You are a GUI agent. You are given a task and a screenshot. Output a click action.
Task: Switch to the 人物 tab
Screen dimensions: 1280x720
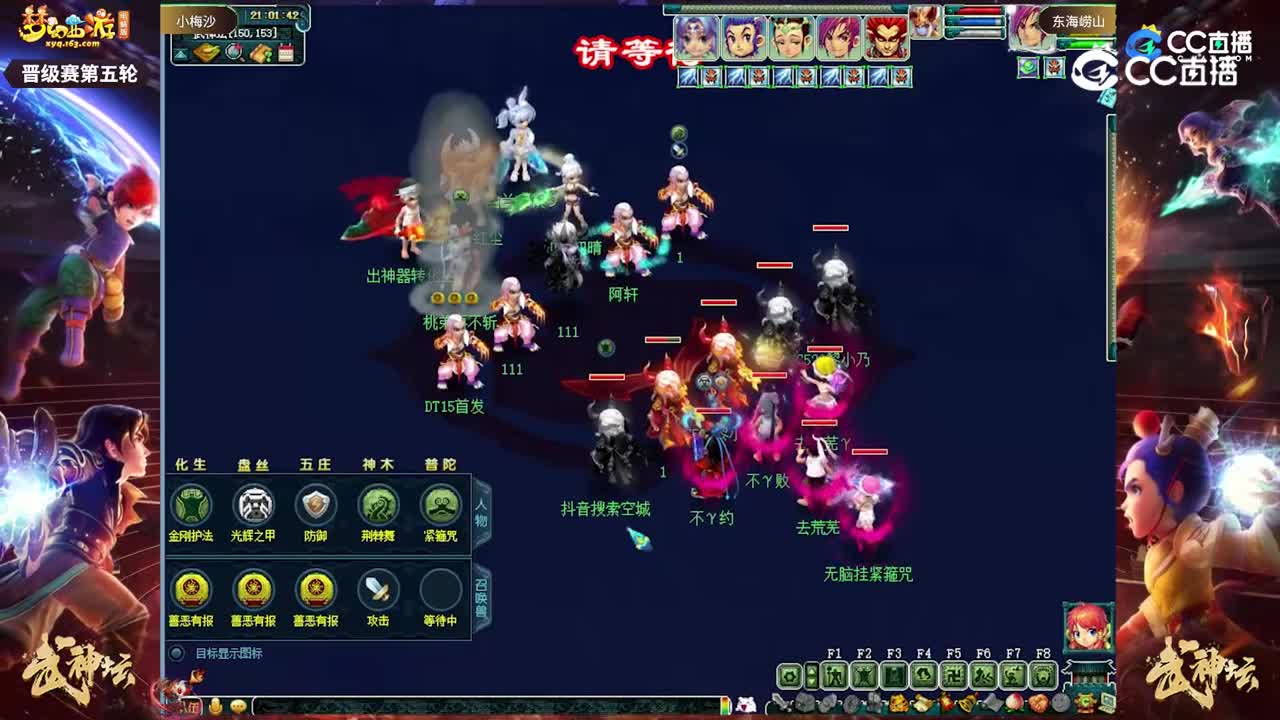tap(482, 512)
